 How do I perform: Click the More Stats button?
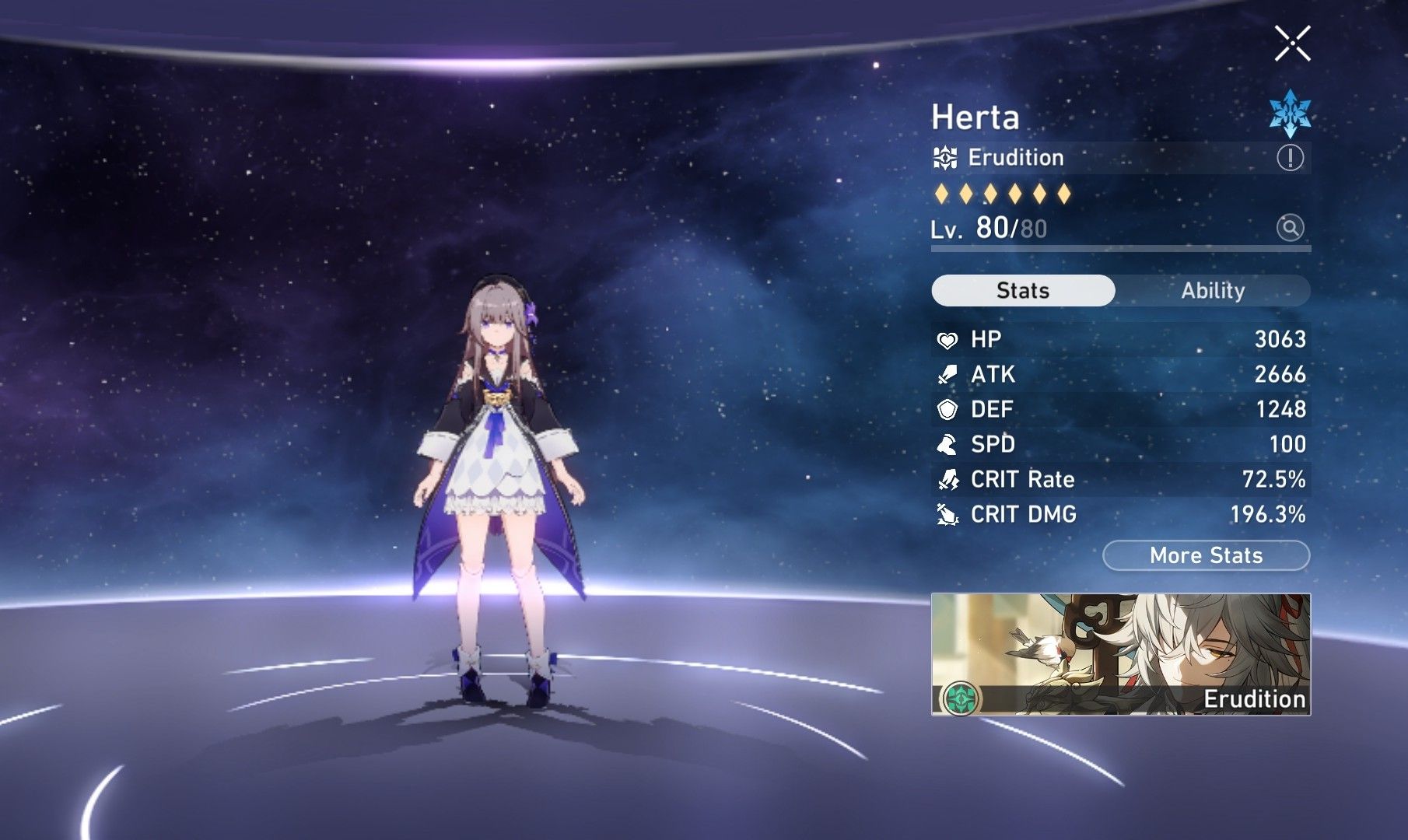point(1204,555)
